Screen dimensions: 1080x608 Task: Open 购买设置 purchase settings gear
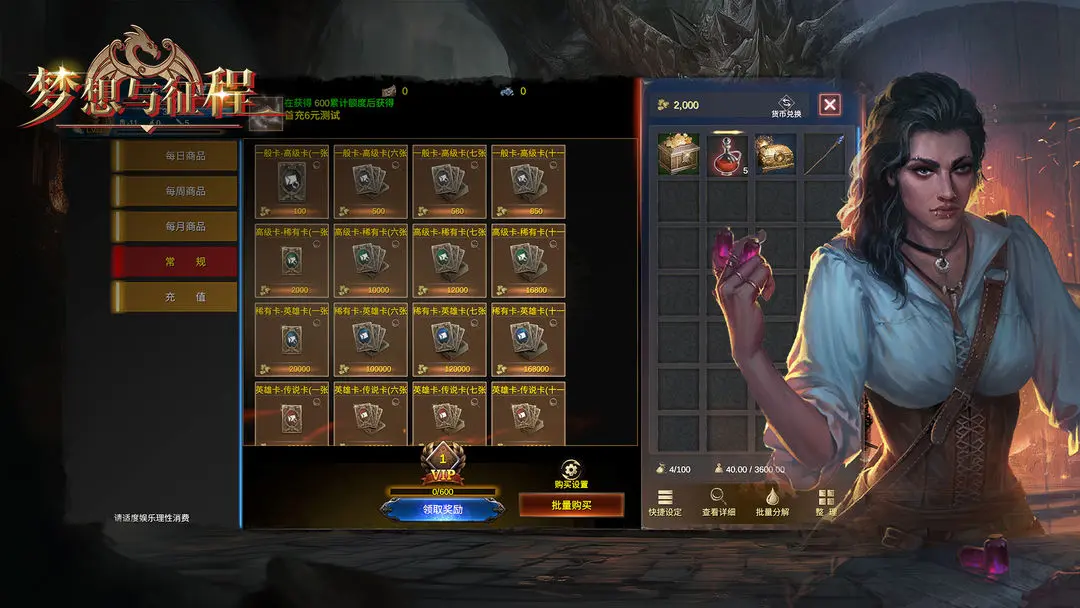(x=571, y=470)
